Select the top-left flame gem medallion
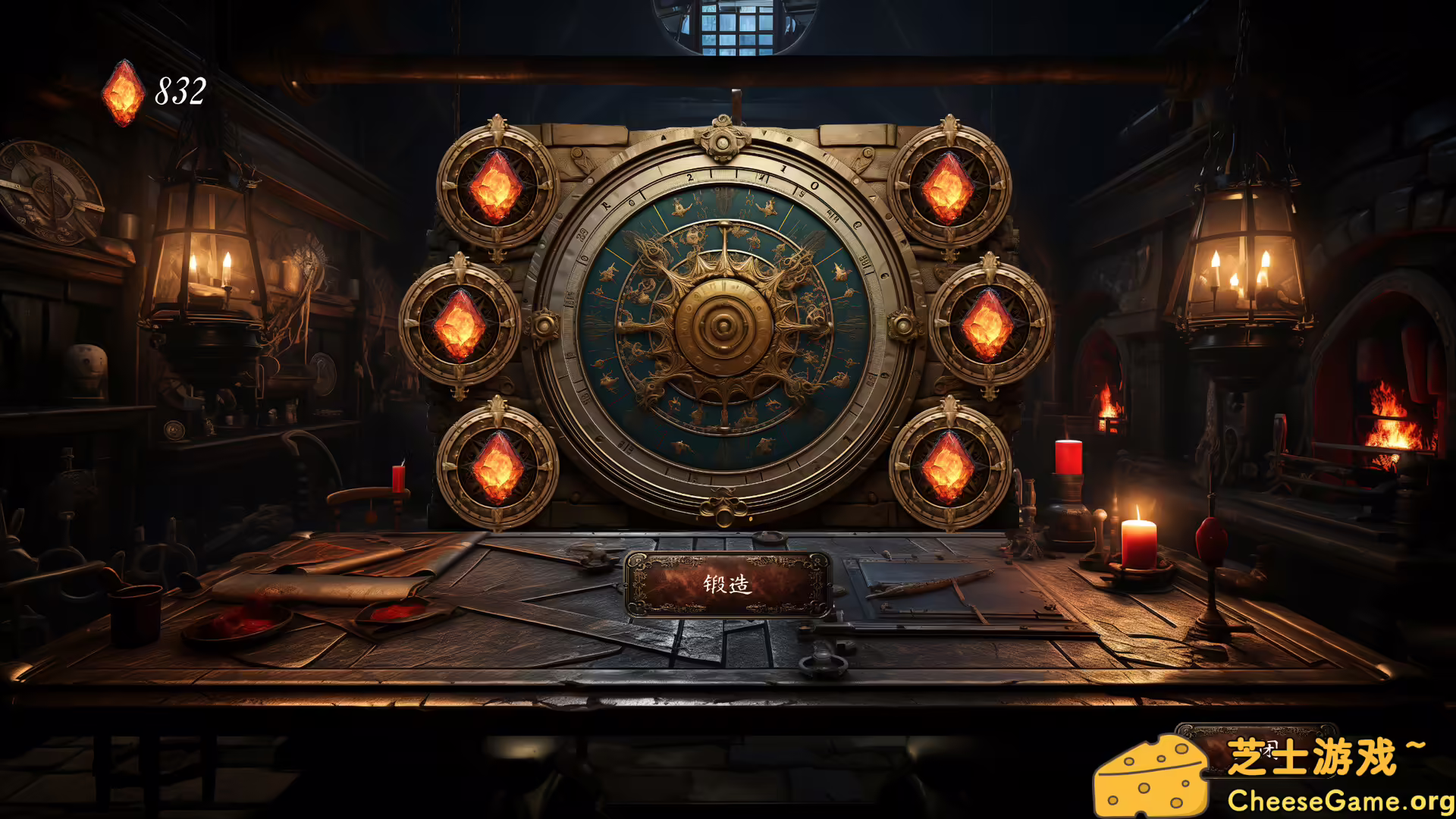Viewport: 1456px width, 819px height. tap(494, 187)
